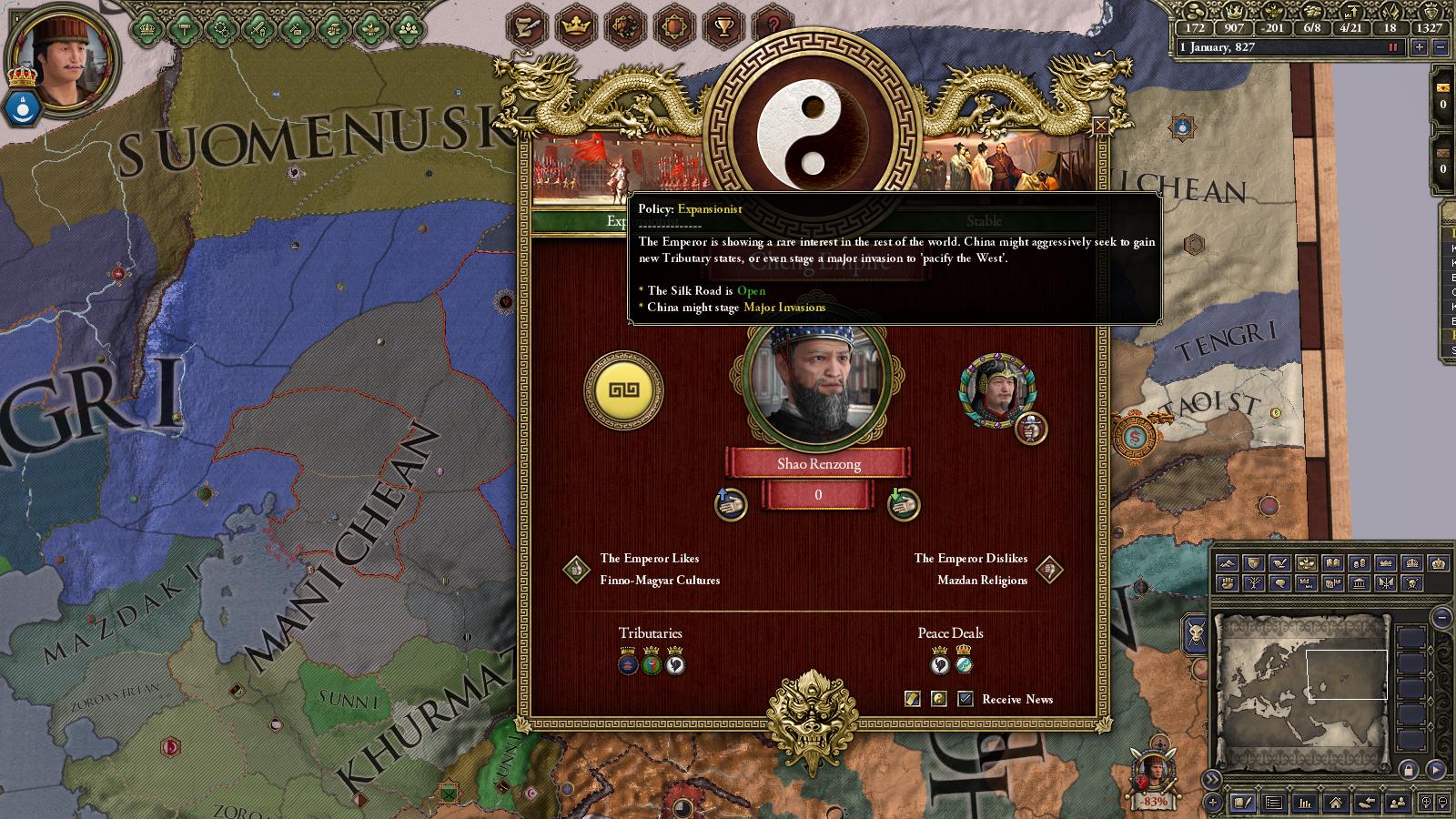Increase game speed with the plus button
Screen dimensions: 1456x819
pos(1419,48)
